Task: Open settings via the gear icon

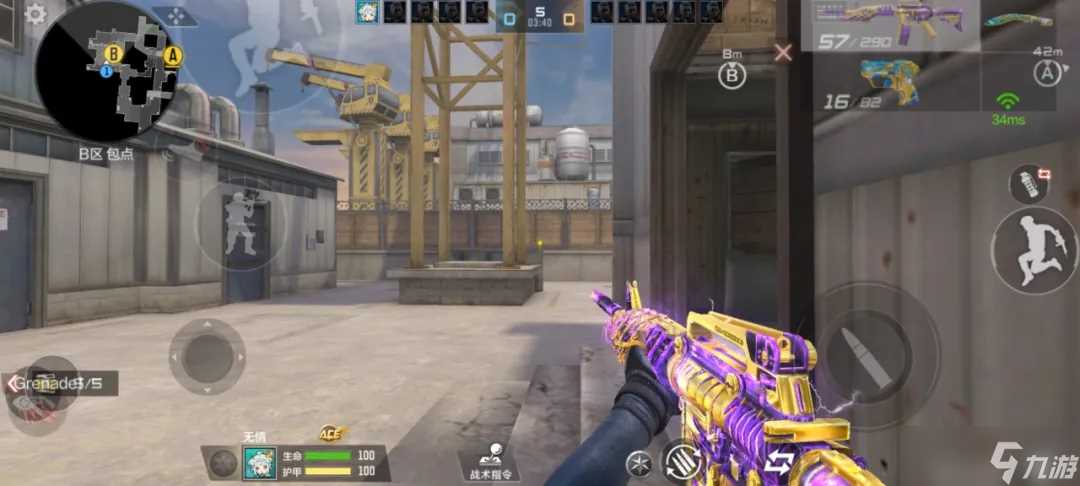Action: click(35, 14)
